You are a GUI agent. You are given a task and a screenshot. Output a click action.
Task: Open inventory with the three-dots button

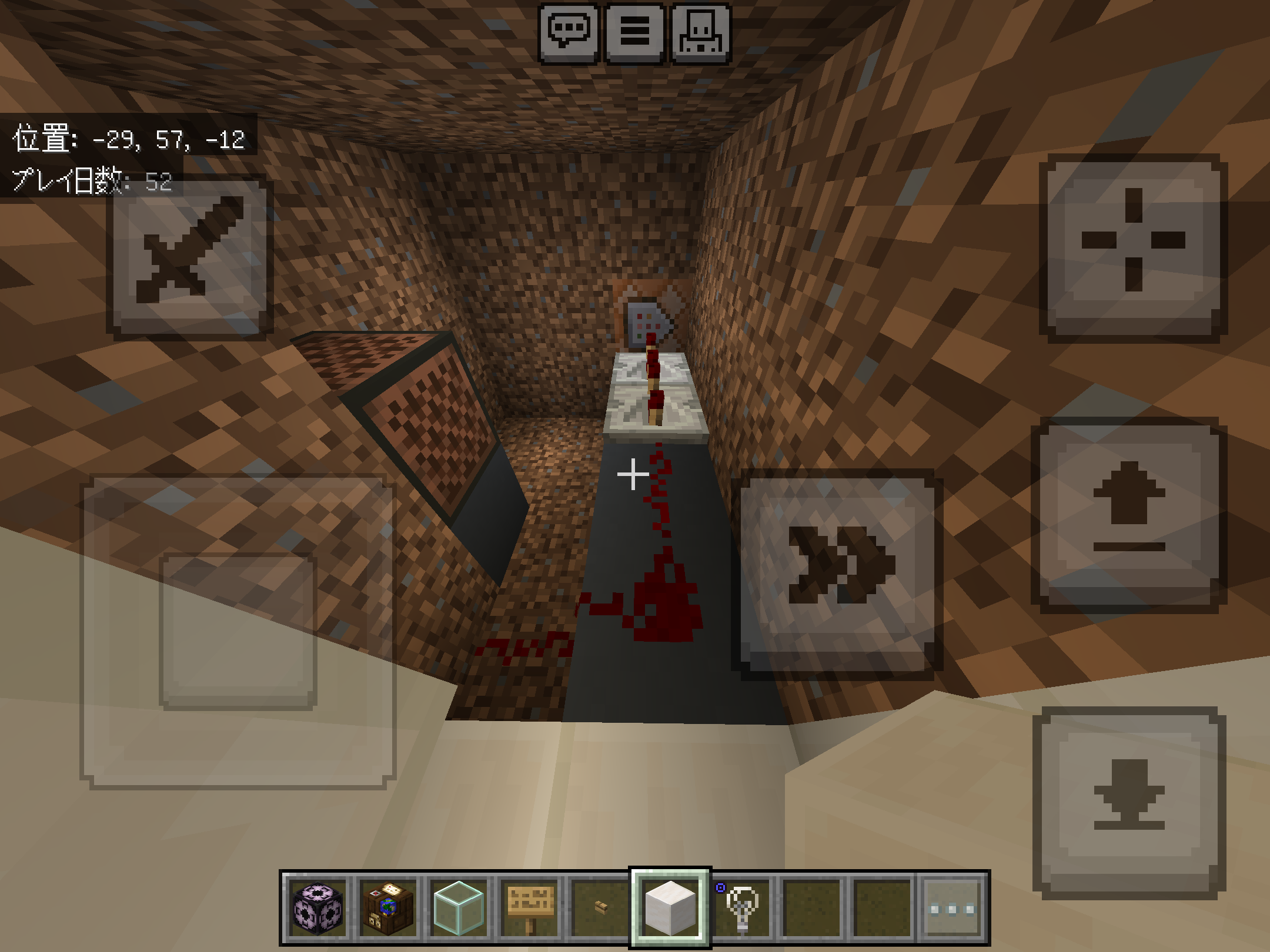tap(952, 909)
